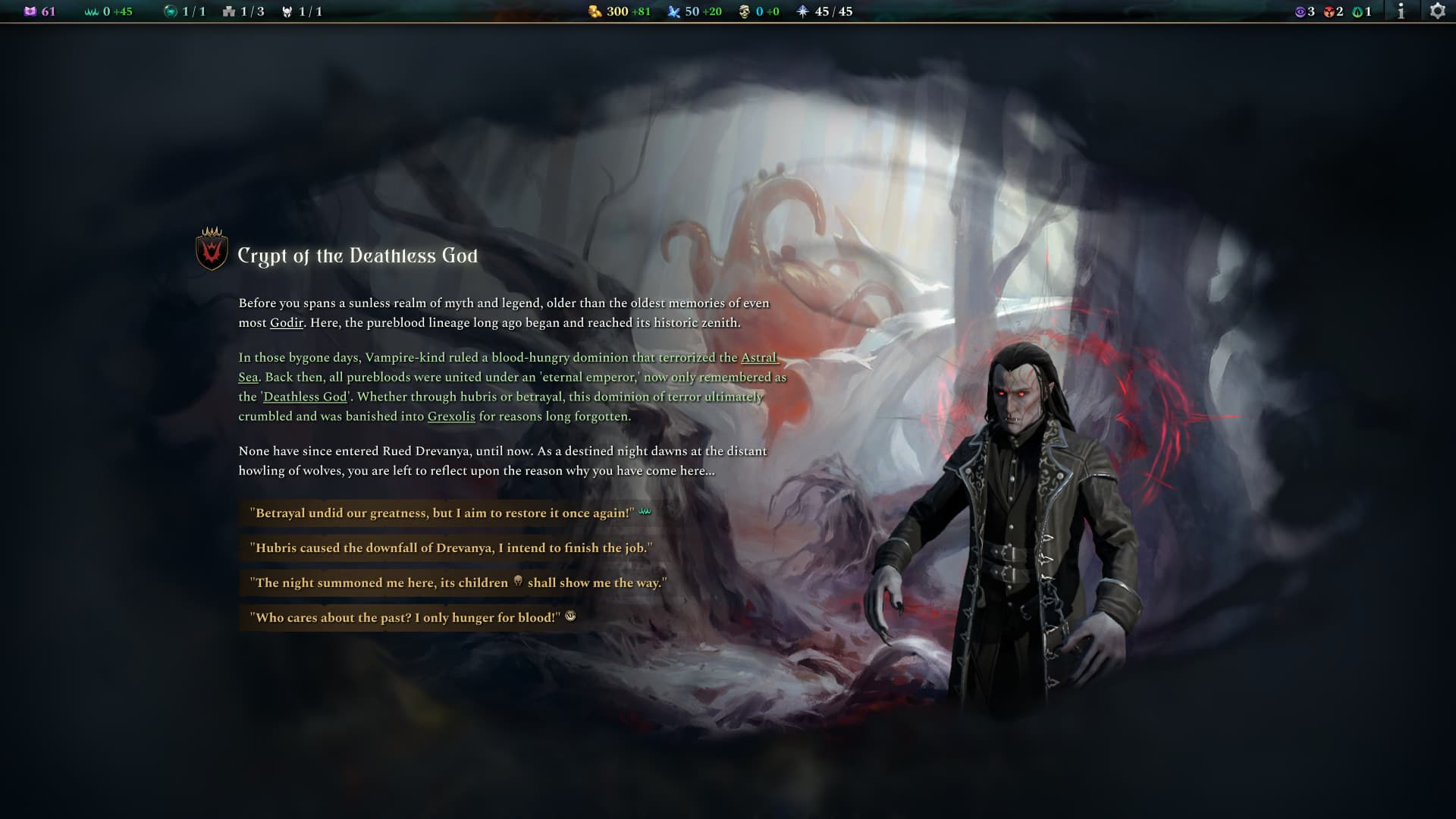Follow the Astral Sea lore link
The width and height of the screenshot is (1456, 819).
[x=758, y=358]
